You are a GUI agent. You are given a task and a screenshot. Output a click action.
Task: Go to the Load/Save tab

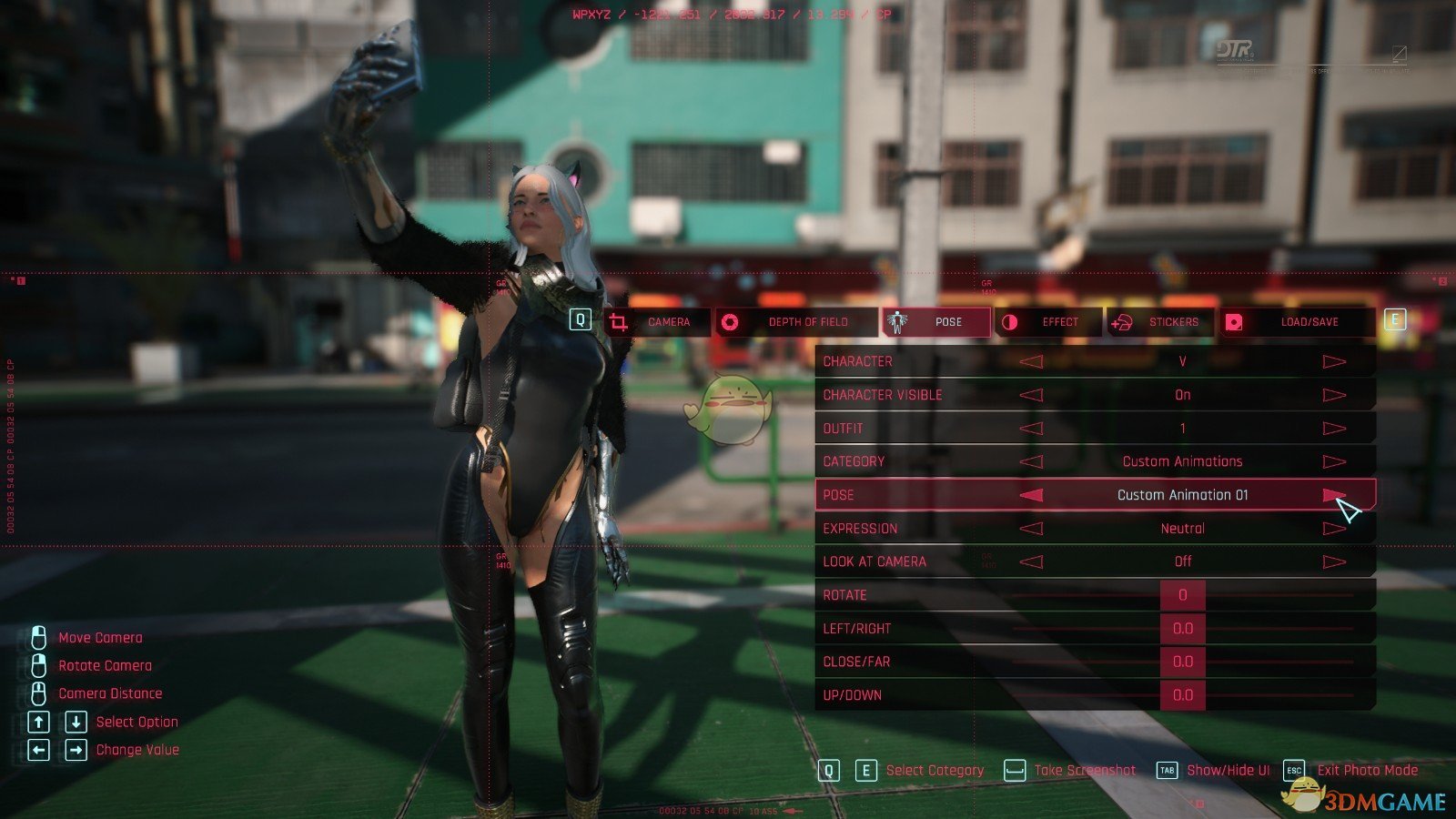coord(1296,322)
